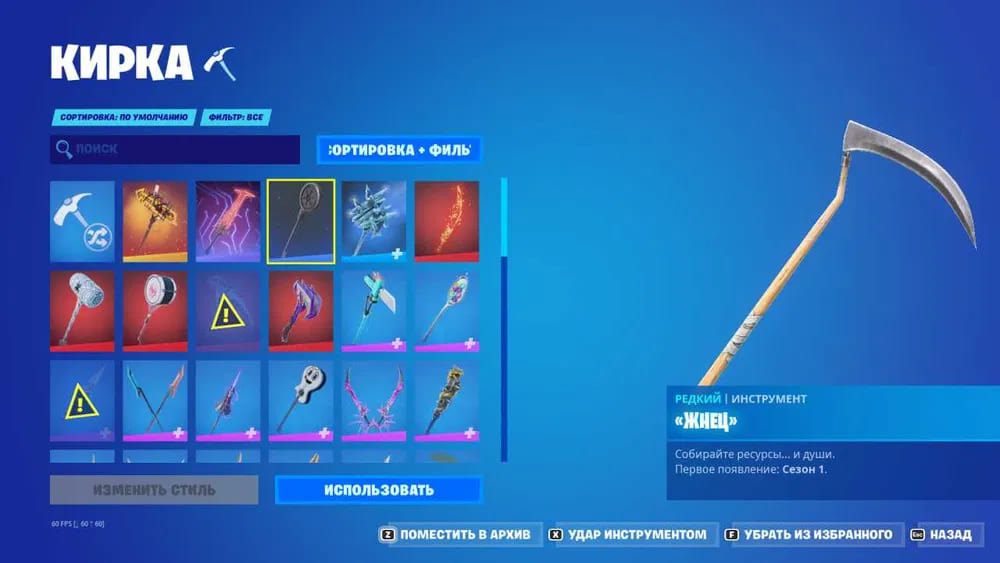Image resolution: width=1000 pixels, height=563 pixels.
Task: Click the ИСПОЛЬЗОВАТЬ button to equip
Action: [378, 490]
